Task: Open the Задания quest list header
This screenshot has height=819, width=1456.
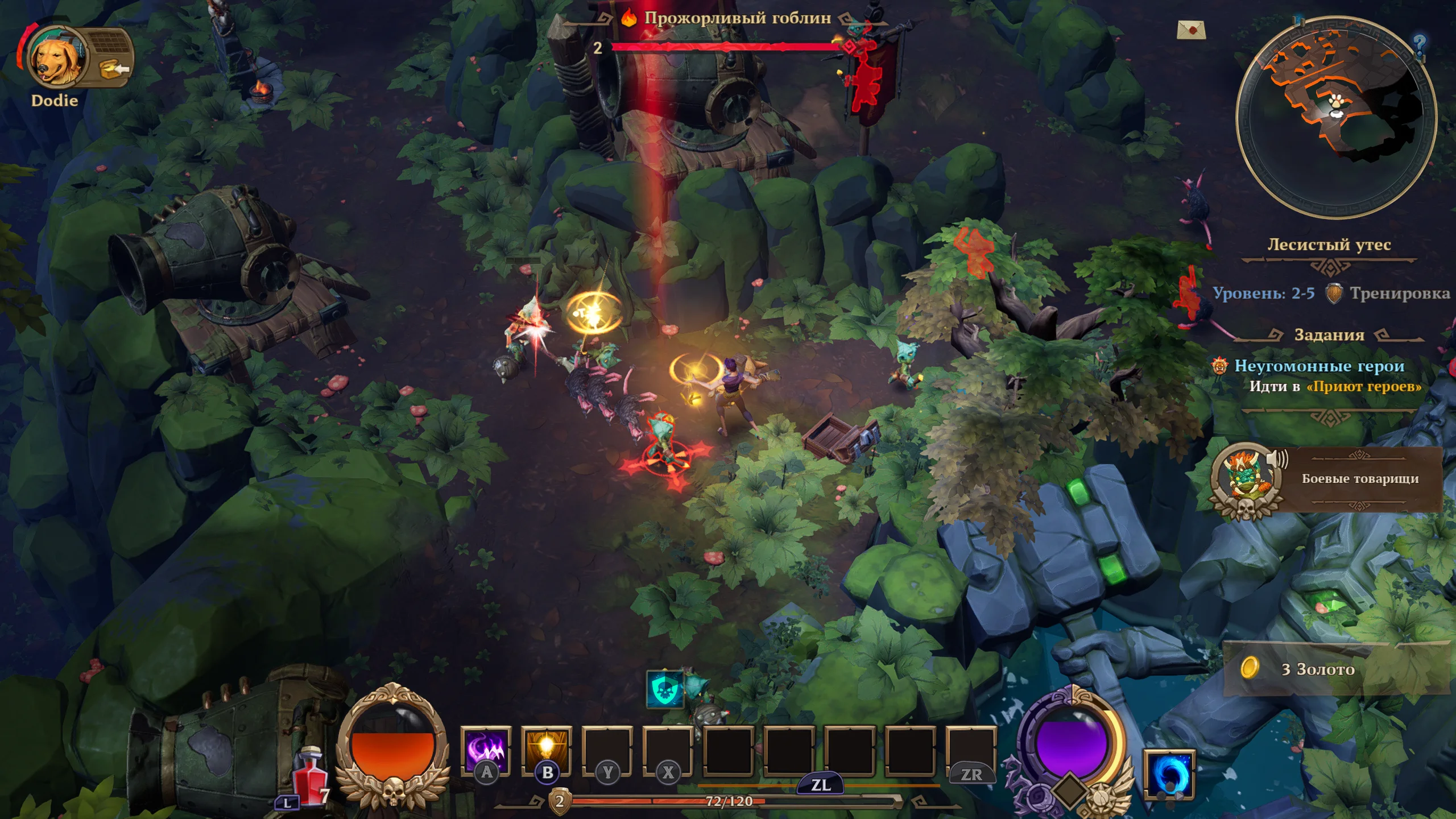Action: coord(1329,335)
